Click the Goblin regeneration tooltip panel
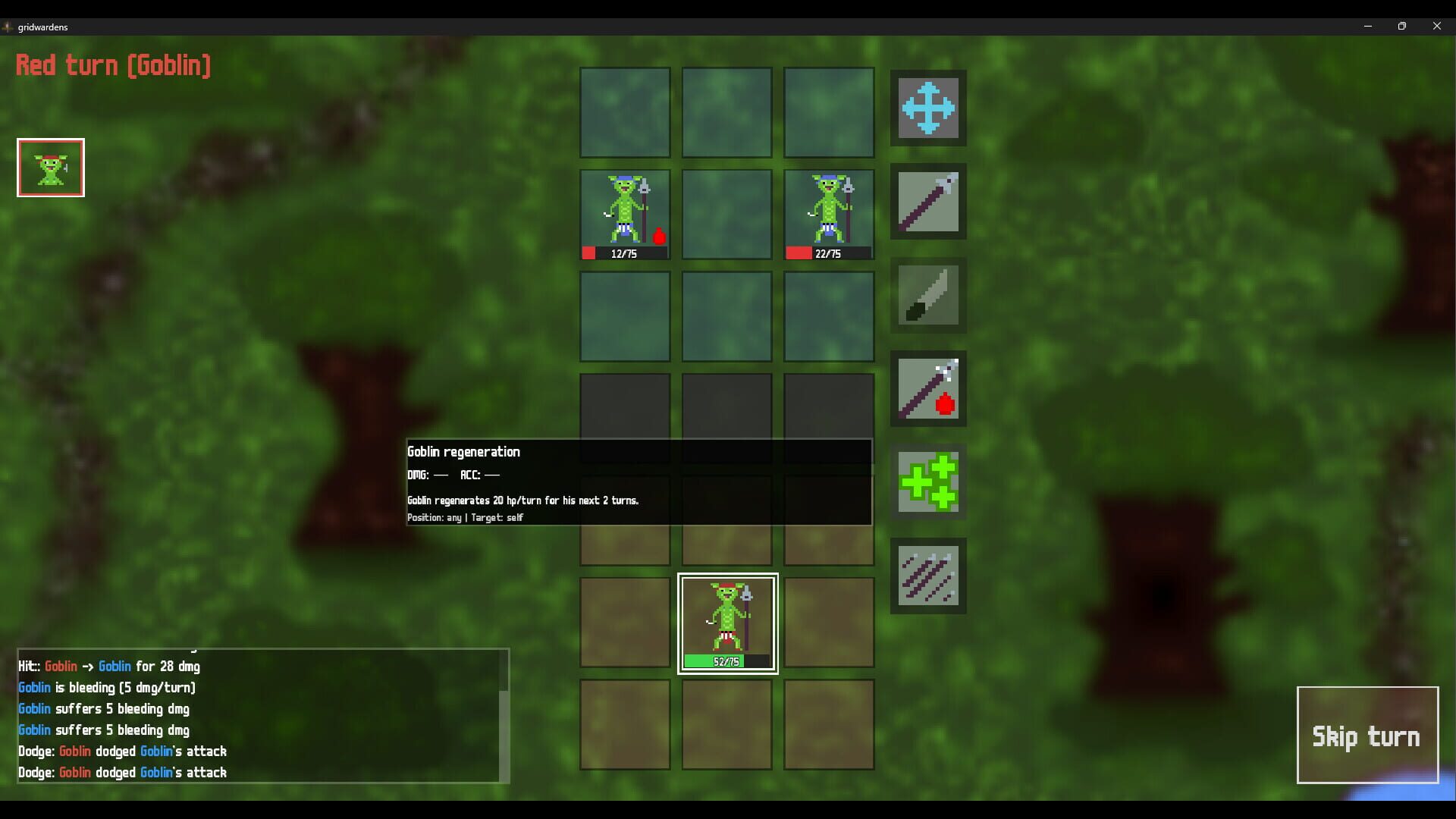1456x819 pixels. [639, 483]
